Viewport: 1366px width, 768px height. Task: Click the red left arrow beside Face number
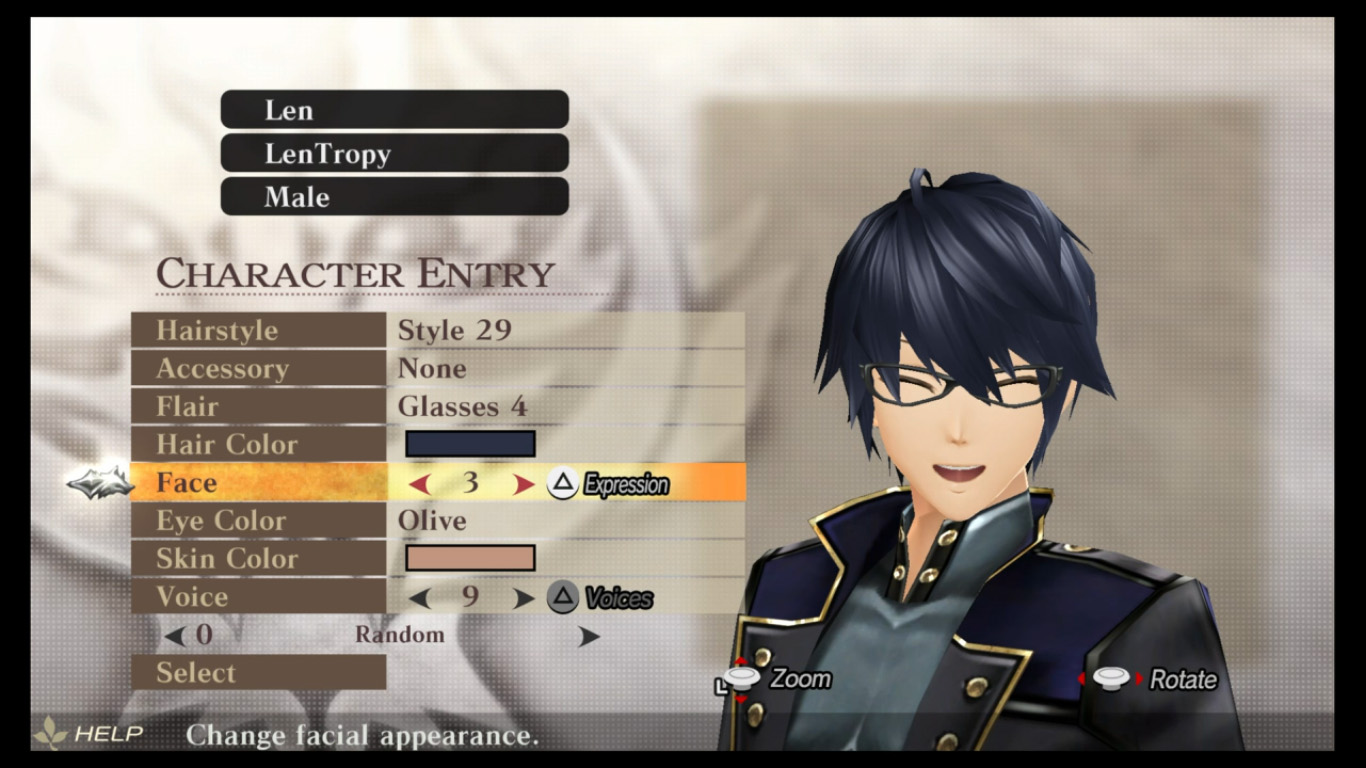(420, 485)
